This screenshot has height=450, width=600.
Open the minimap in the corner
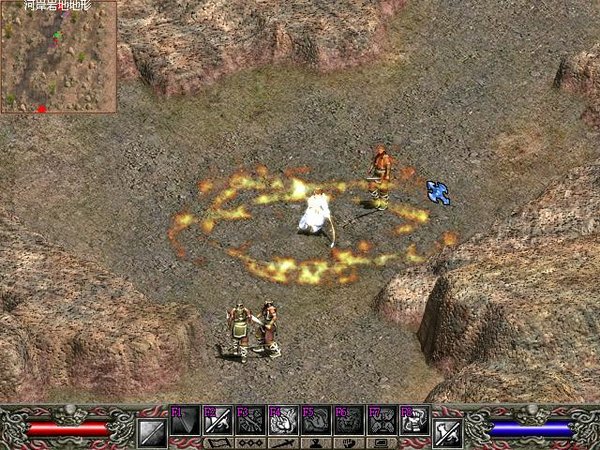(x=58, y=57)
